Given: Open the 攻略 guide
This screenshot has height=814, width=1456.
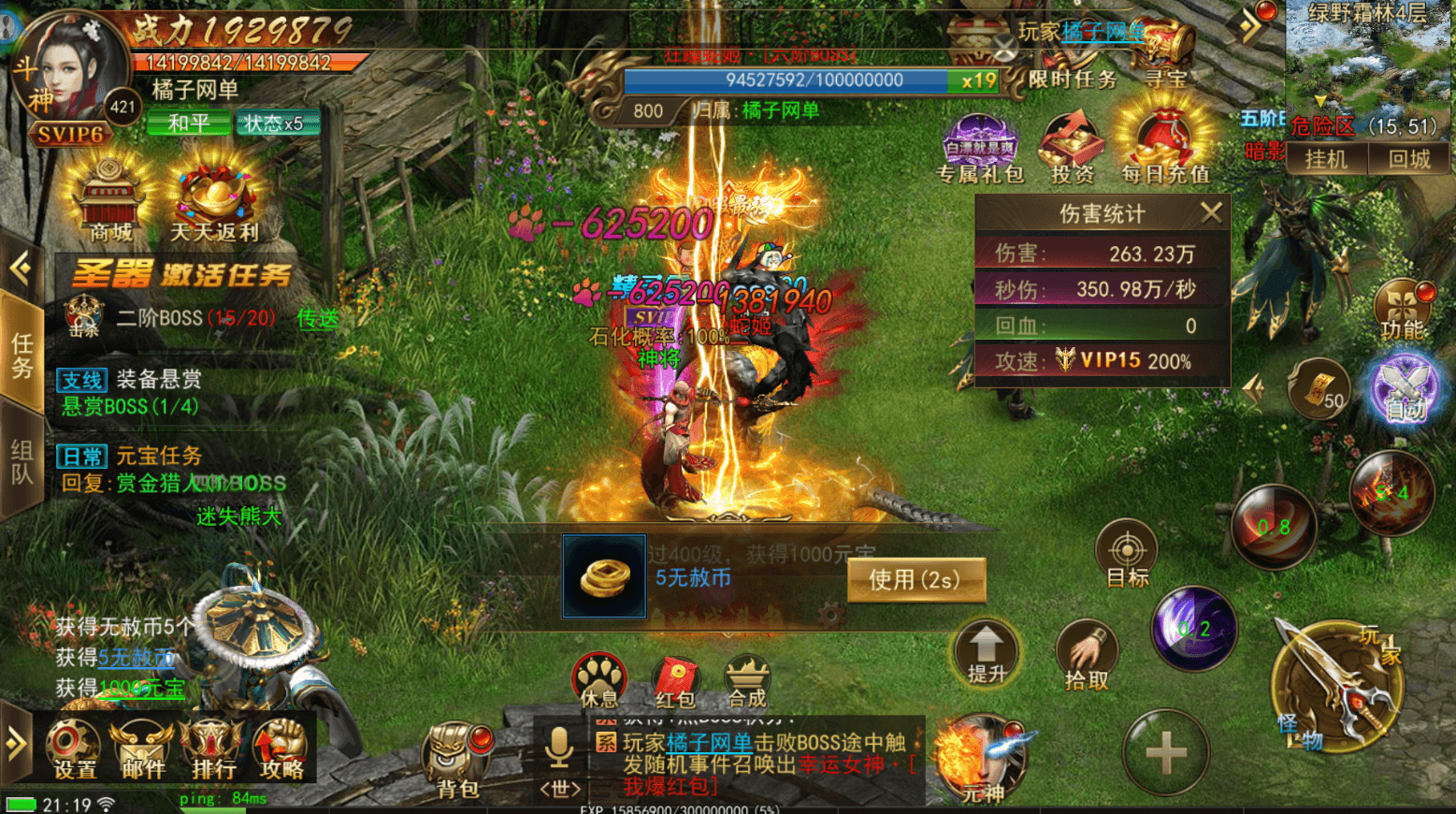Looking at the screenshot, I should coord(281,750).
